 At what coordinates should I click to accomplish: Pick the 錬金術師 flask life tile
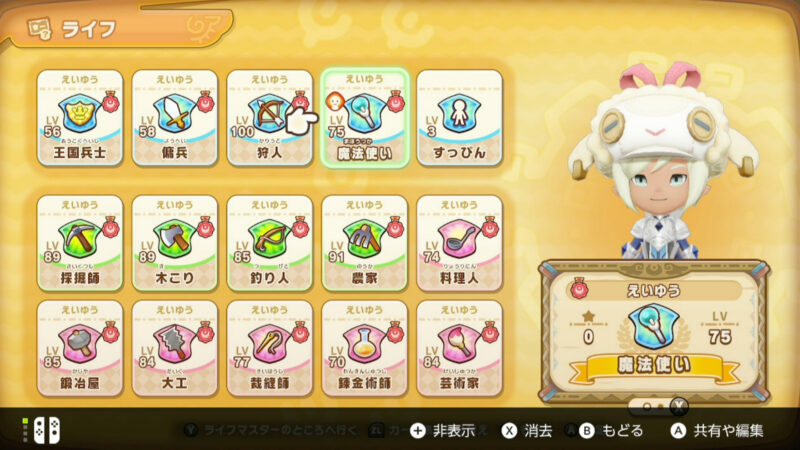(365, 347)
